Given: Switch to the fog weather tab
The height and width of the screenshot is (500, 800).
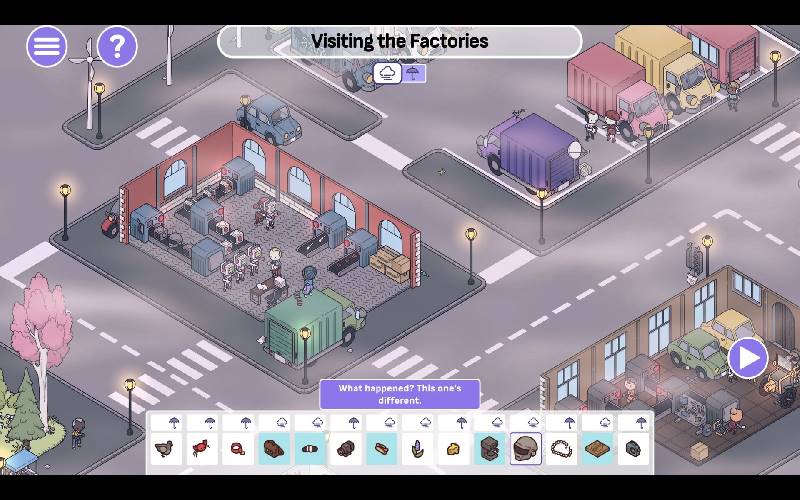Looking at the screenshot, I should 387,73.
